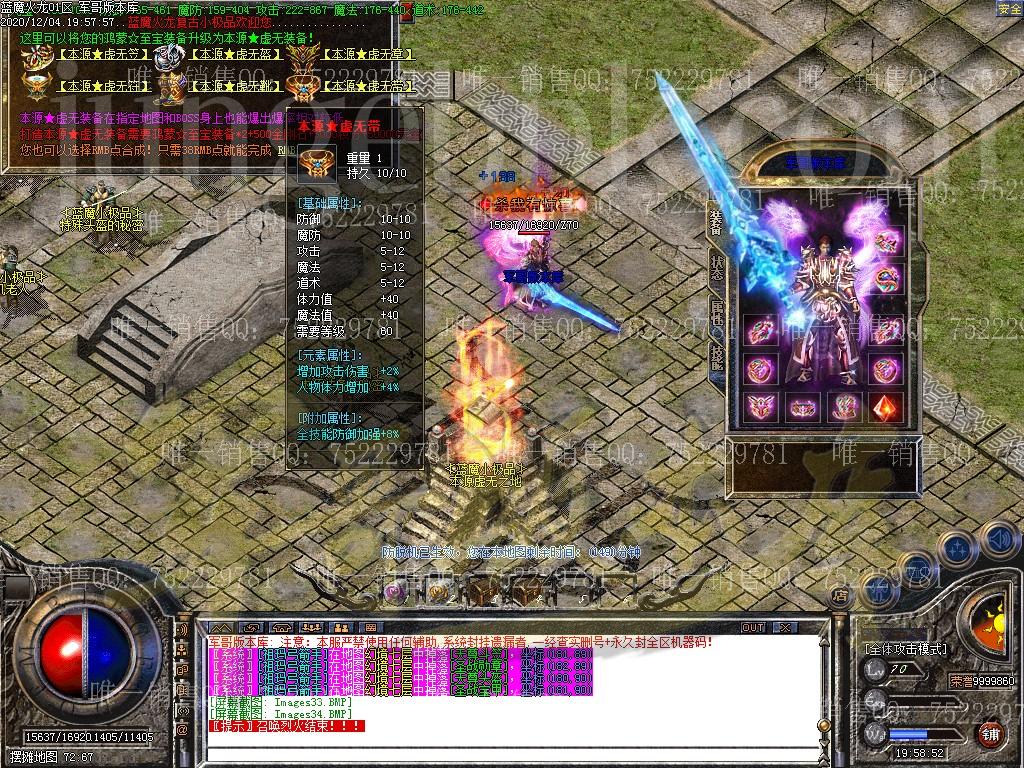Click the 安全 indicator in the corner
Viewport: 1024px width, 768px height.
pyautogui.click(x=1009, y=9)
